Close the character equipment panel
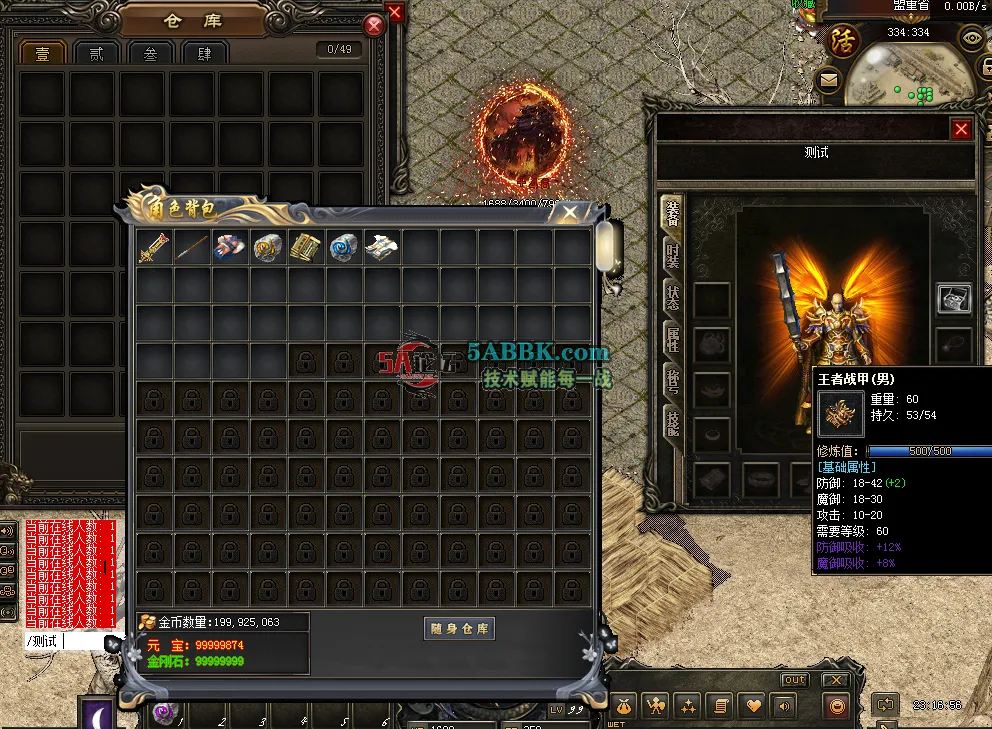Image resolution: width=992 pixels, height=729 pixels. click(x=961, y=129)
